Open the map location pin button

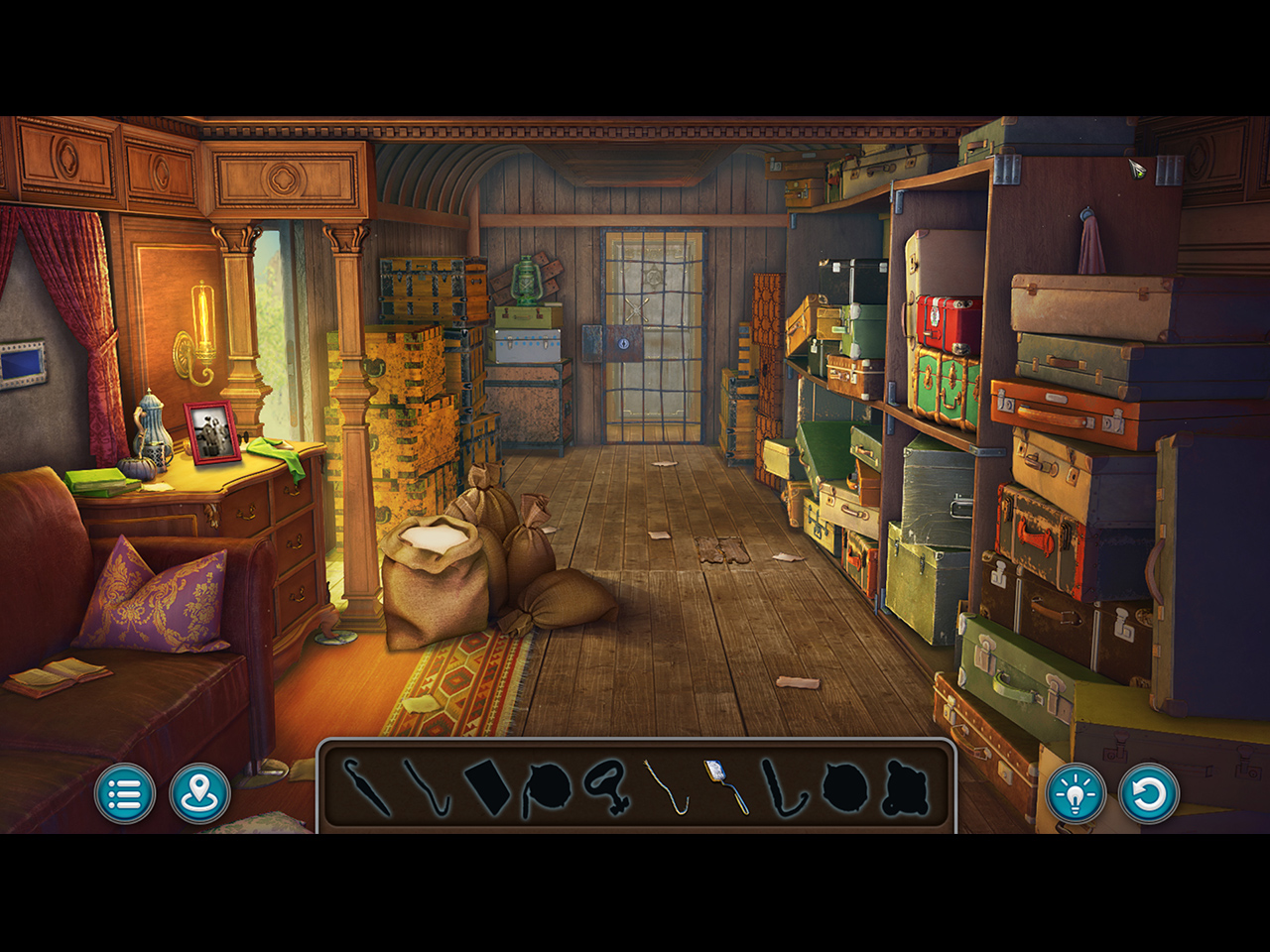(199, 793)
